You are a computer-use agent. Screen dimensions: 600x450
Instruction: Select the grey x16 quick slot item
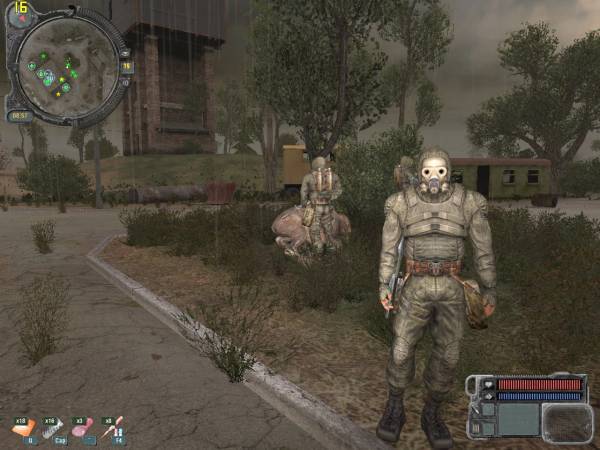click(x=55, y=427)
